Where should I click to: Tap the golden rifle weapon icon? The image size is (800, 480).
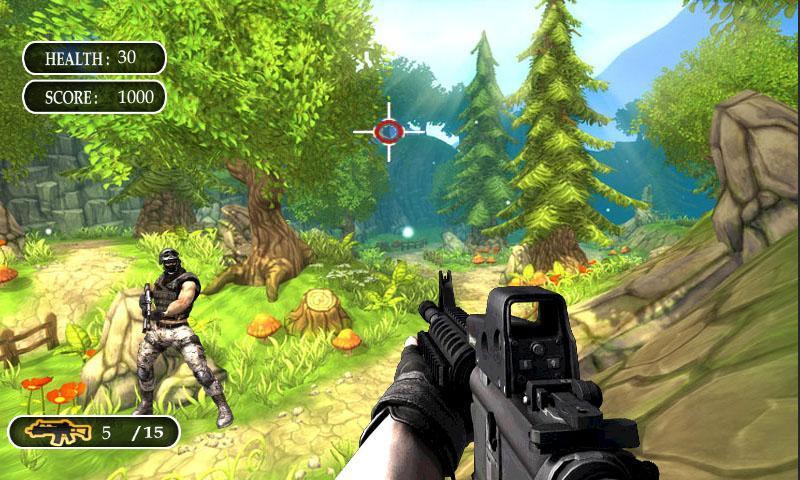pyautogui.click(x=57, y=432)
